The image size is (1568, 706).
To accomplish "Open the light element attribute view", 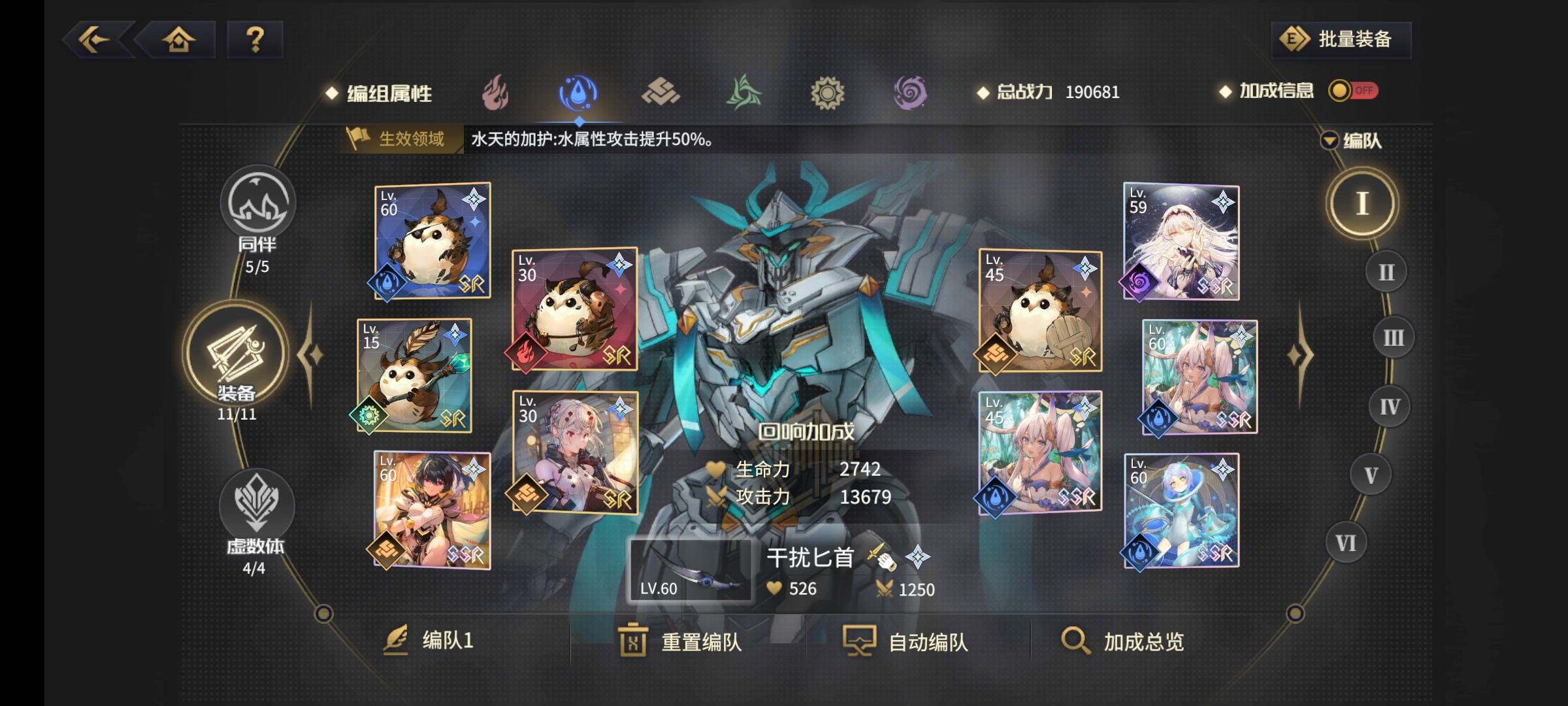I will 826,92.
